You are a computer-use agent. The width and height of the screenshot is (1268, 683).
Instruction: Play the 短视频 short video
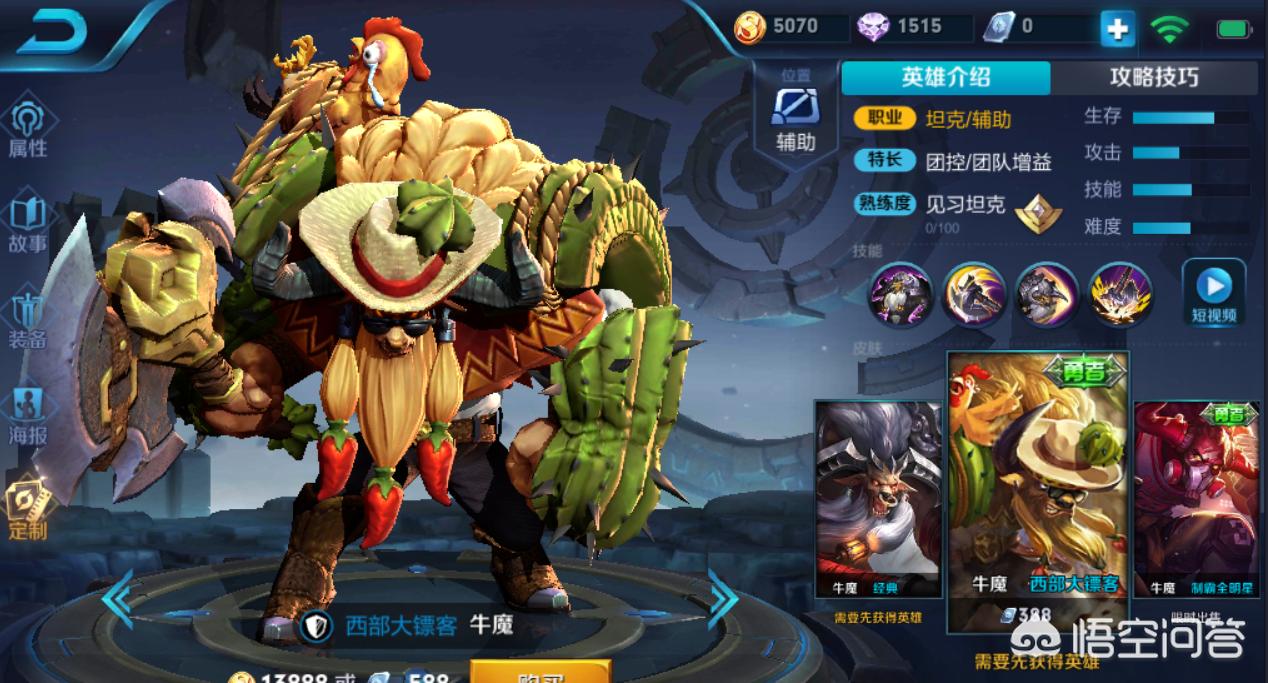[x=1214, y=293]
